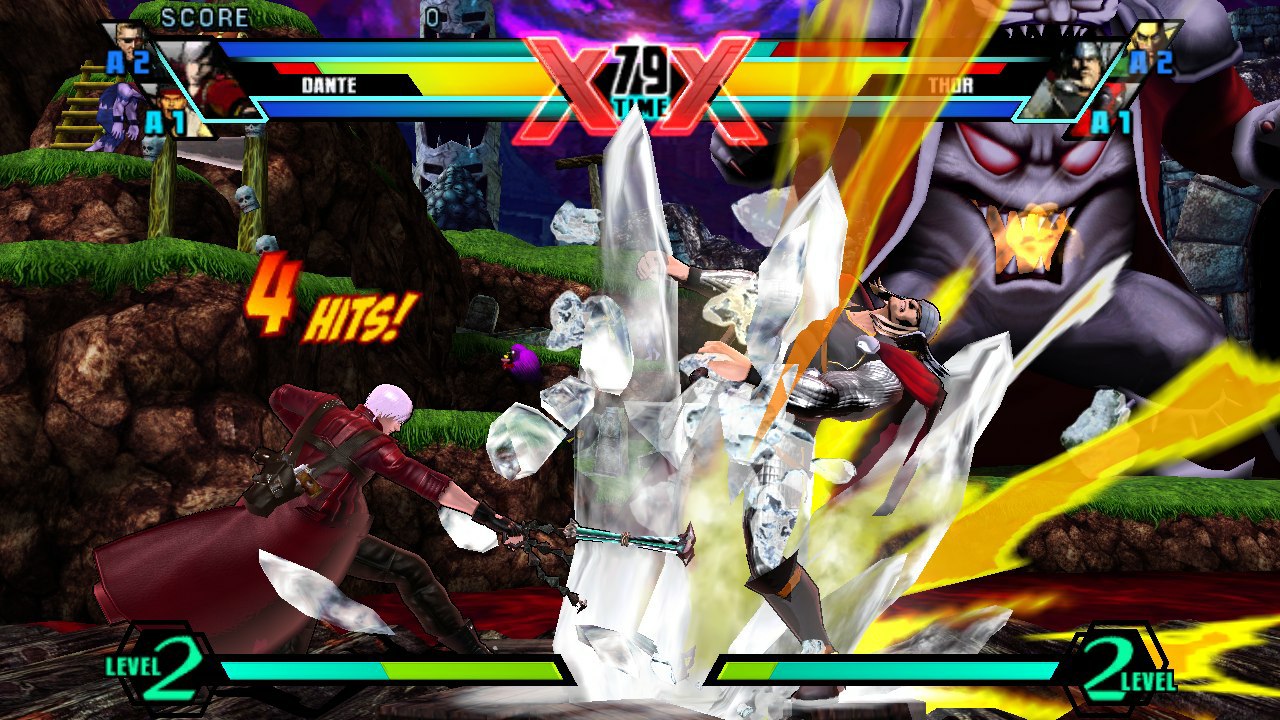Select the DANTE name tab
Viewport: 1280px width, 720px height.
(330, 86)
